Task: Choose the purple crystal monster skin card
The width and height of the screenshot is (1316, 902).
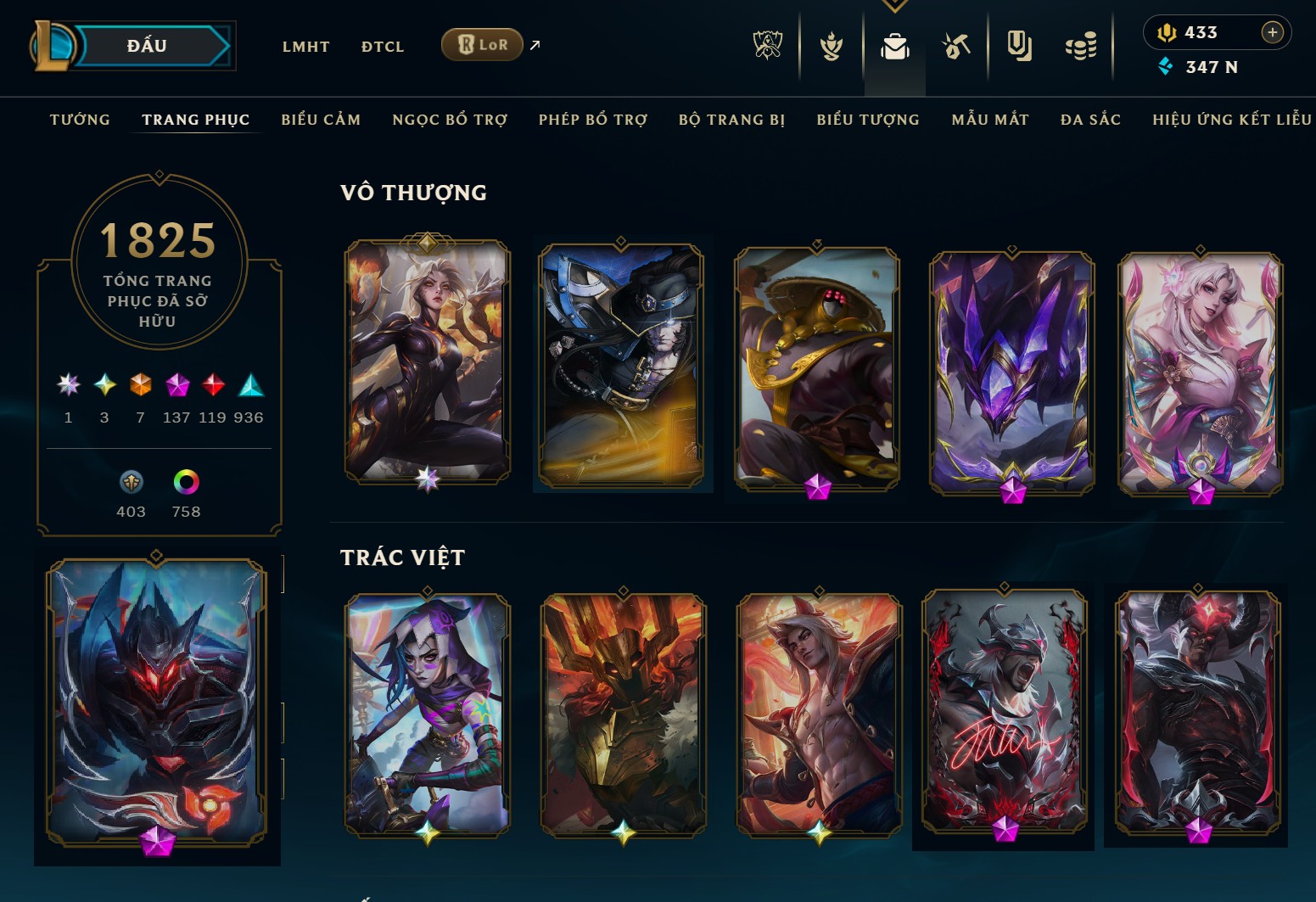Action: 1011,369
